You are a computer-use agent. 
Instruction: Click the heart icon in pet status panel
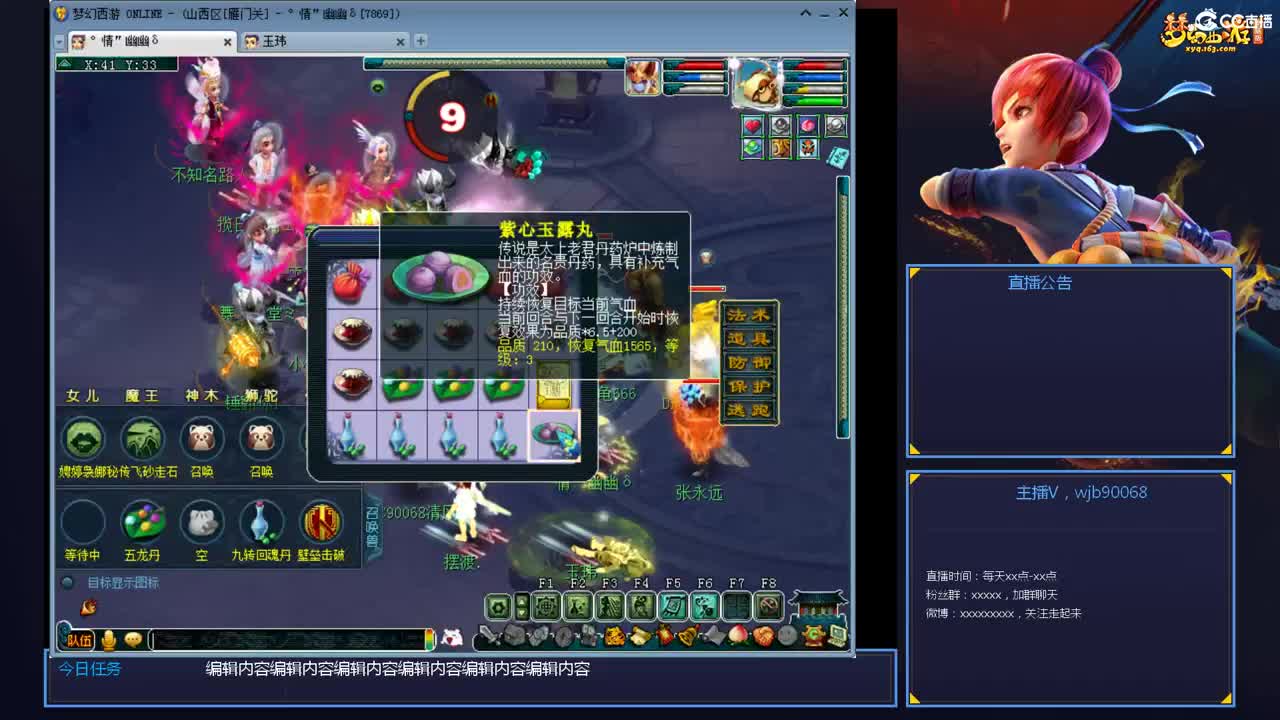753,127
